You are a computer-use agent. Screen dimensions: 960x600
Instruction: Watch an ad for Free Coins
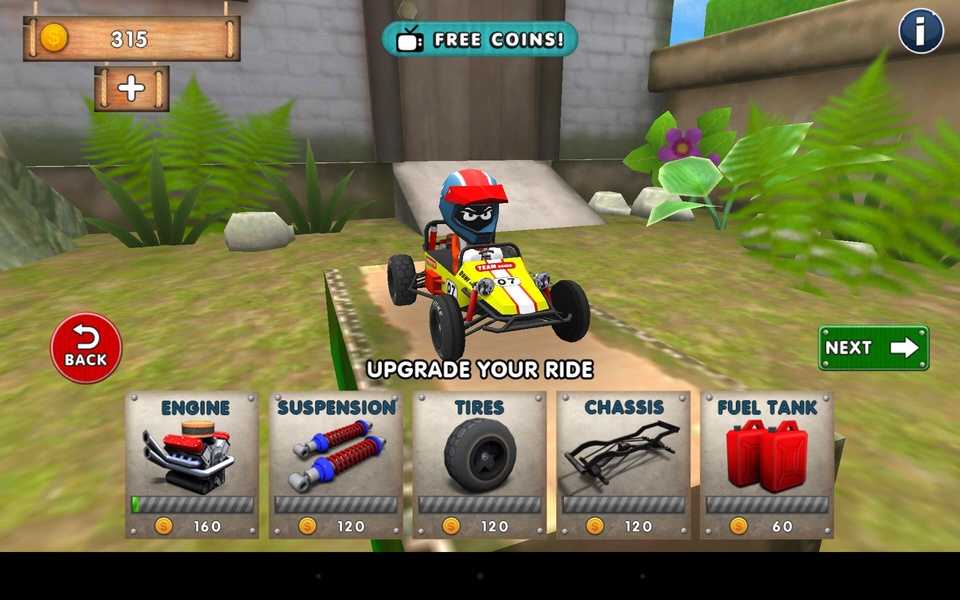pos(480,40)
